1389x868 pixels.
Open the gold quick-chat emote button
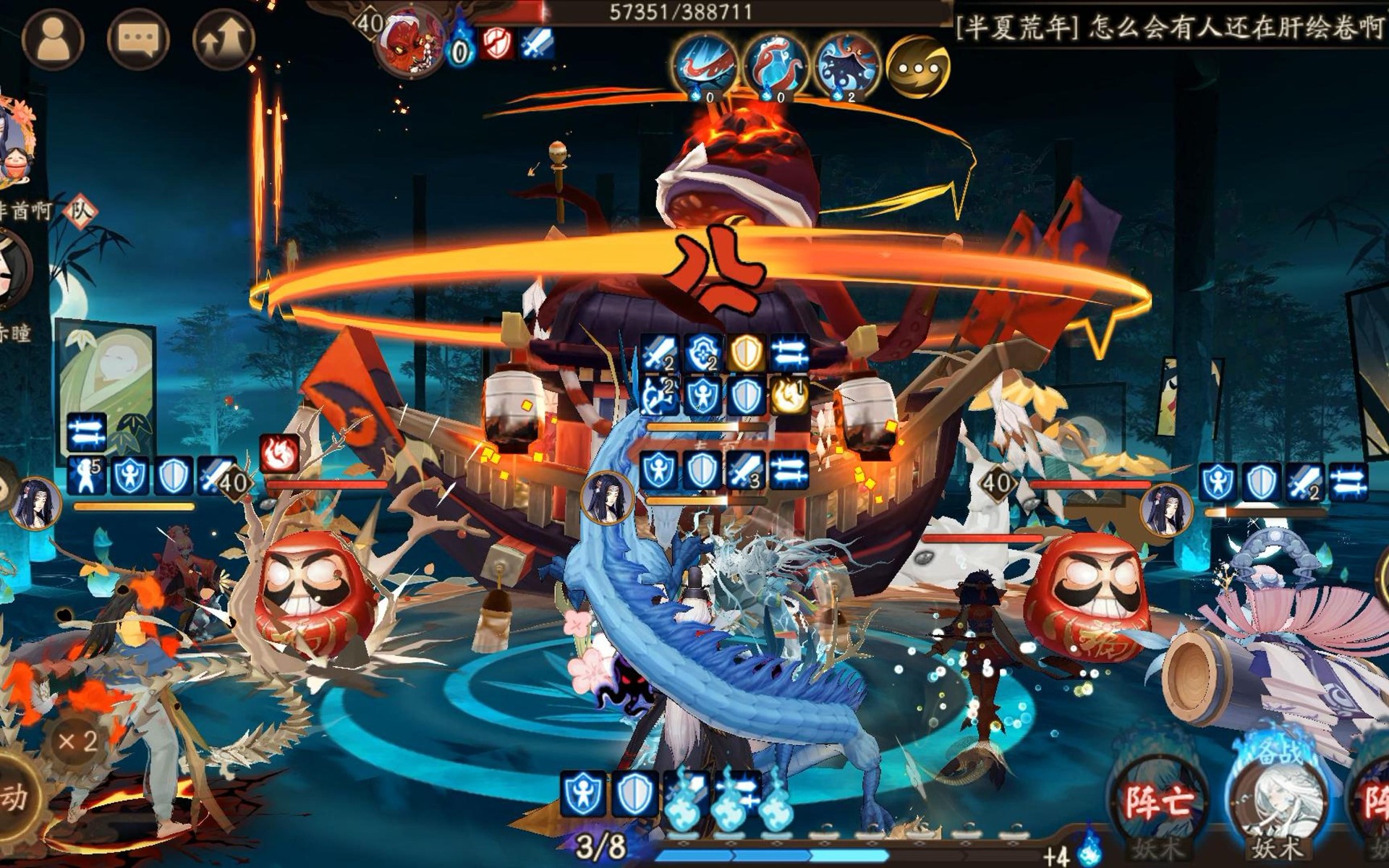point(917,67)
